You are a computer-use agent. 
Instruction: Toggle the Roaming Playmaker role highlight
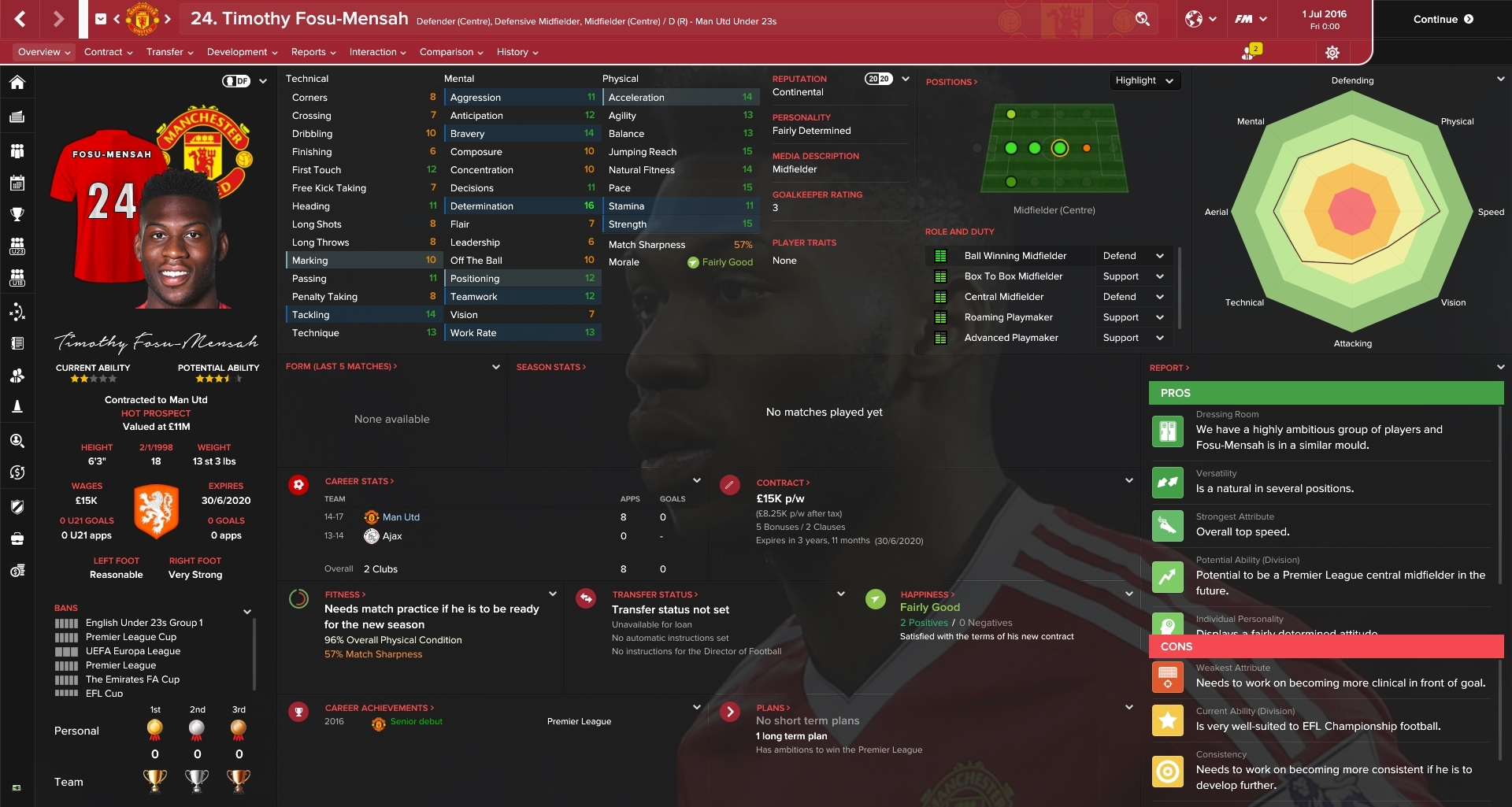942,317
